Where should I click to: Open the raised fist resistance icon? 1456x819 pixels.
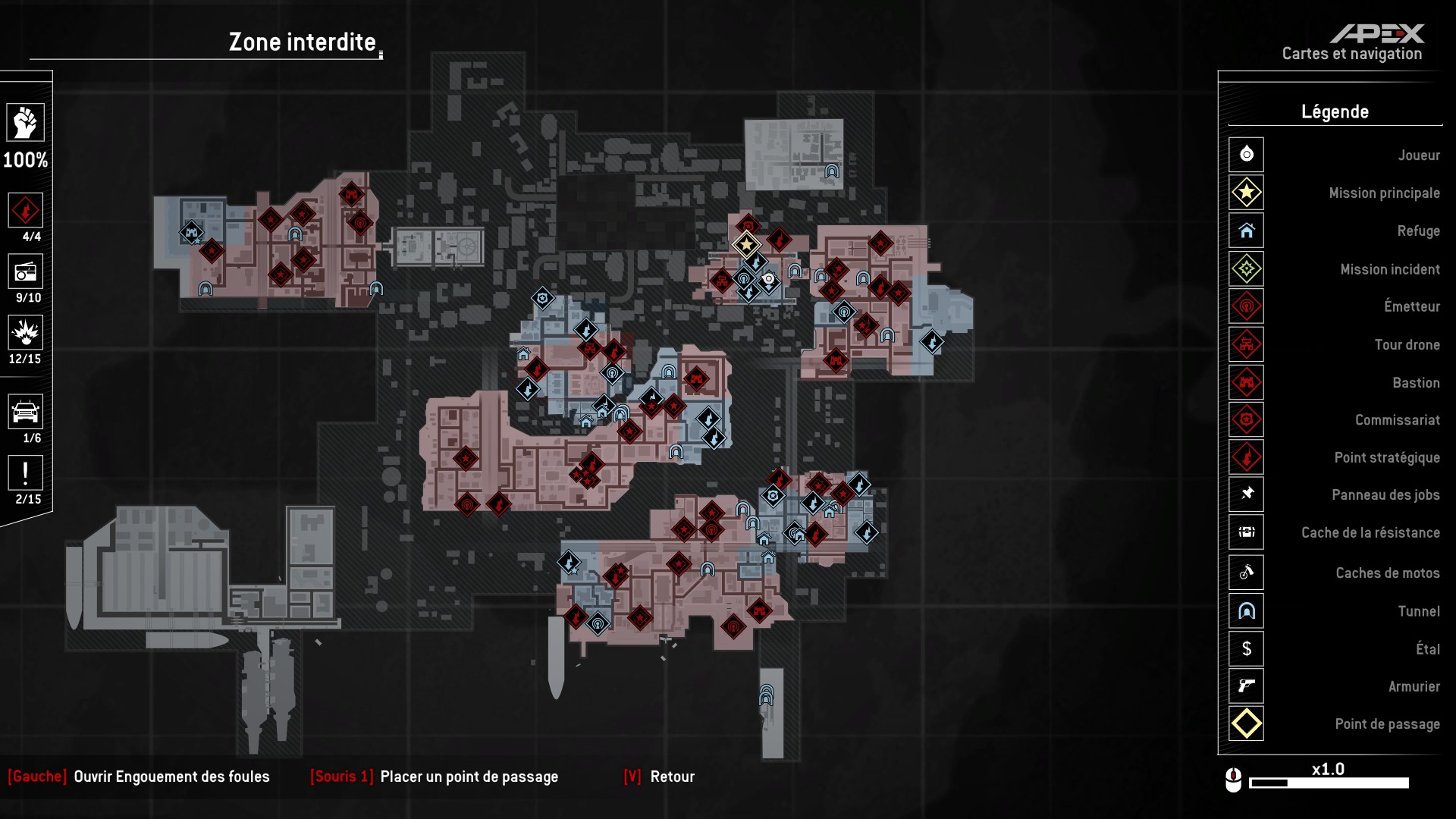click(25, 123)
